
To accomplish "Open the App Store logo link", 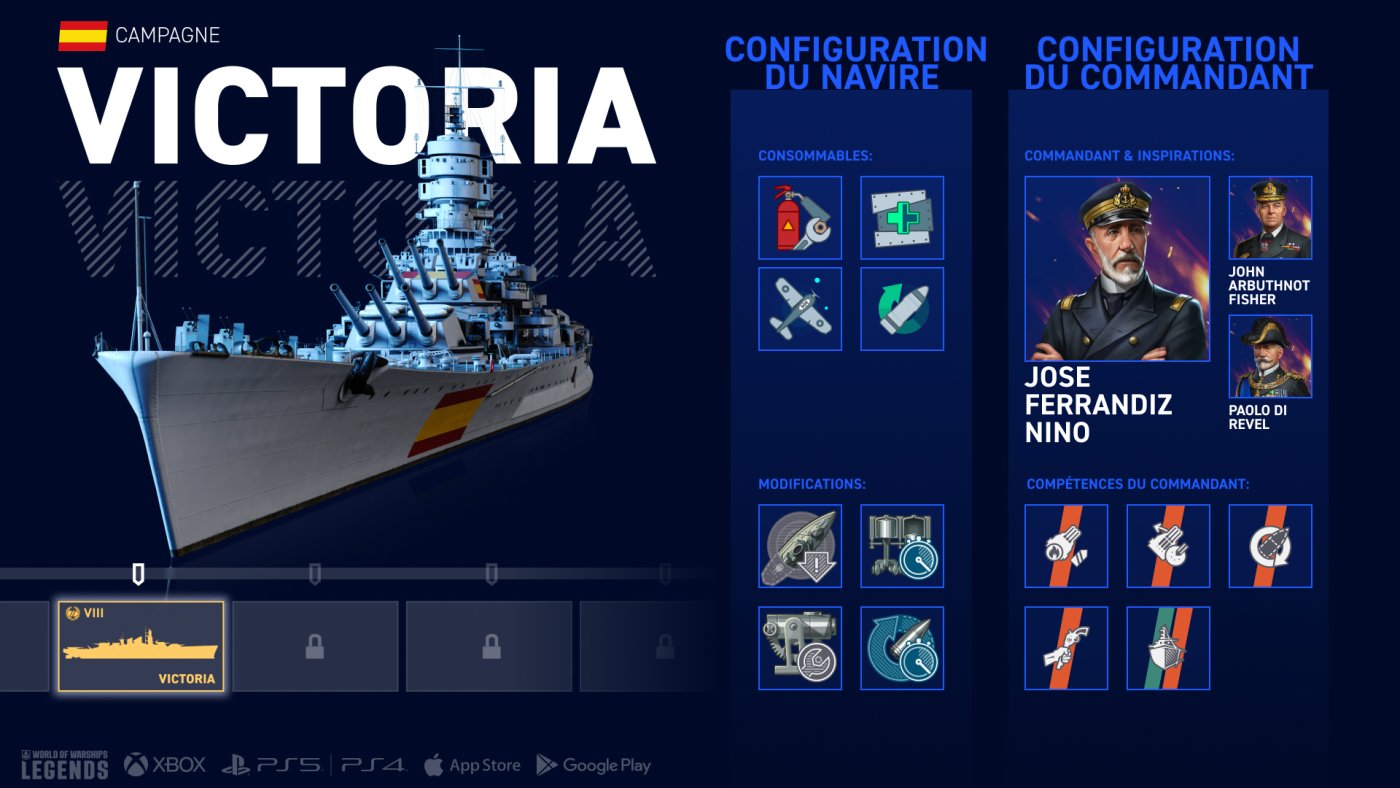I will pos(472,765).
